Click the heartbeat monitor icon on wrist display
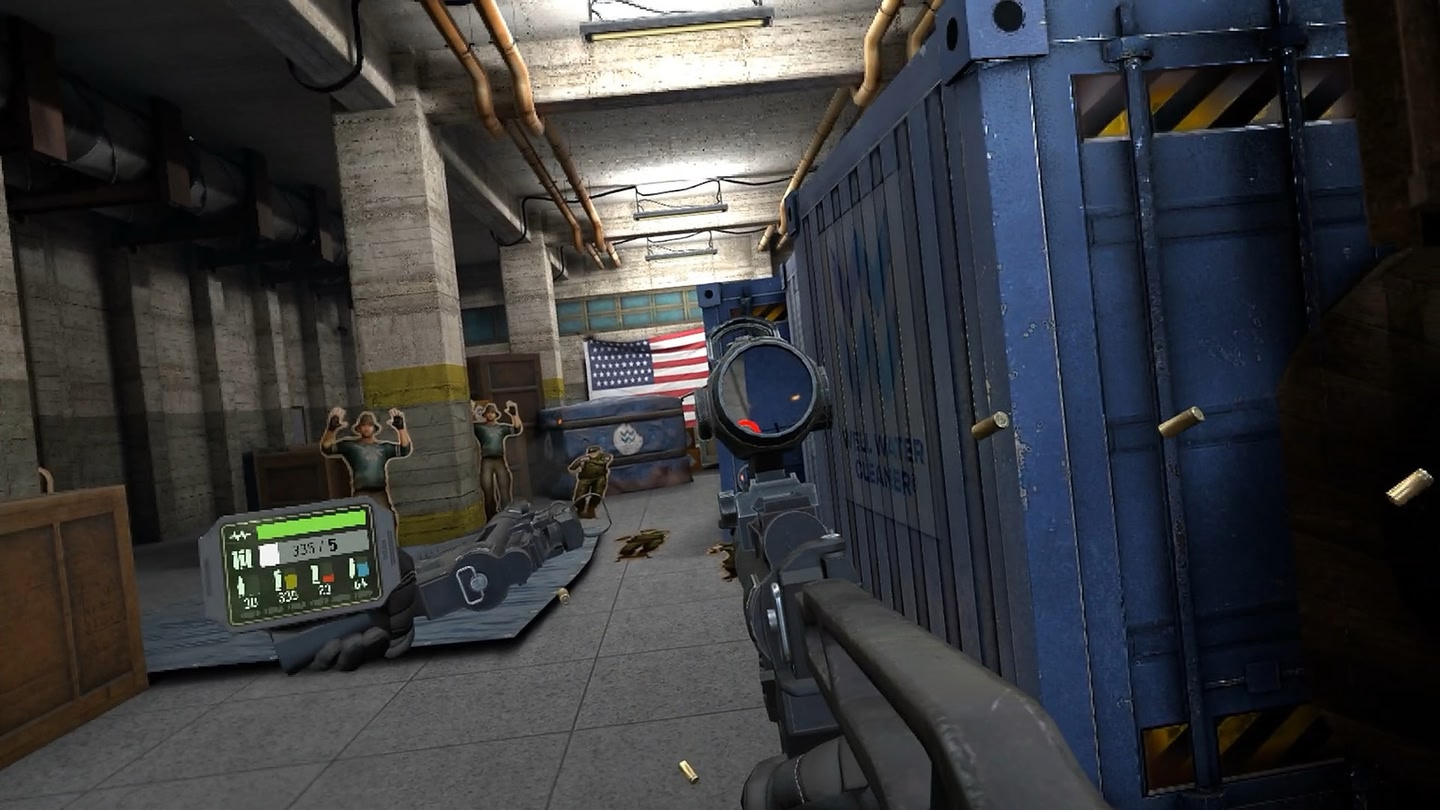Image resolution: width=1440 pixels, height=810 pixels. 239,534
